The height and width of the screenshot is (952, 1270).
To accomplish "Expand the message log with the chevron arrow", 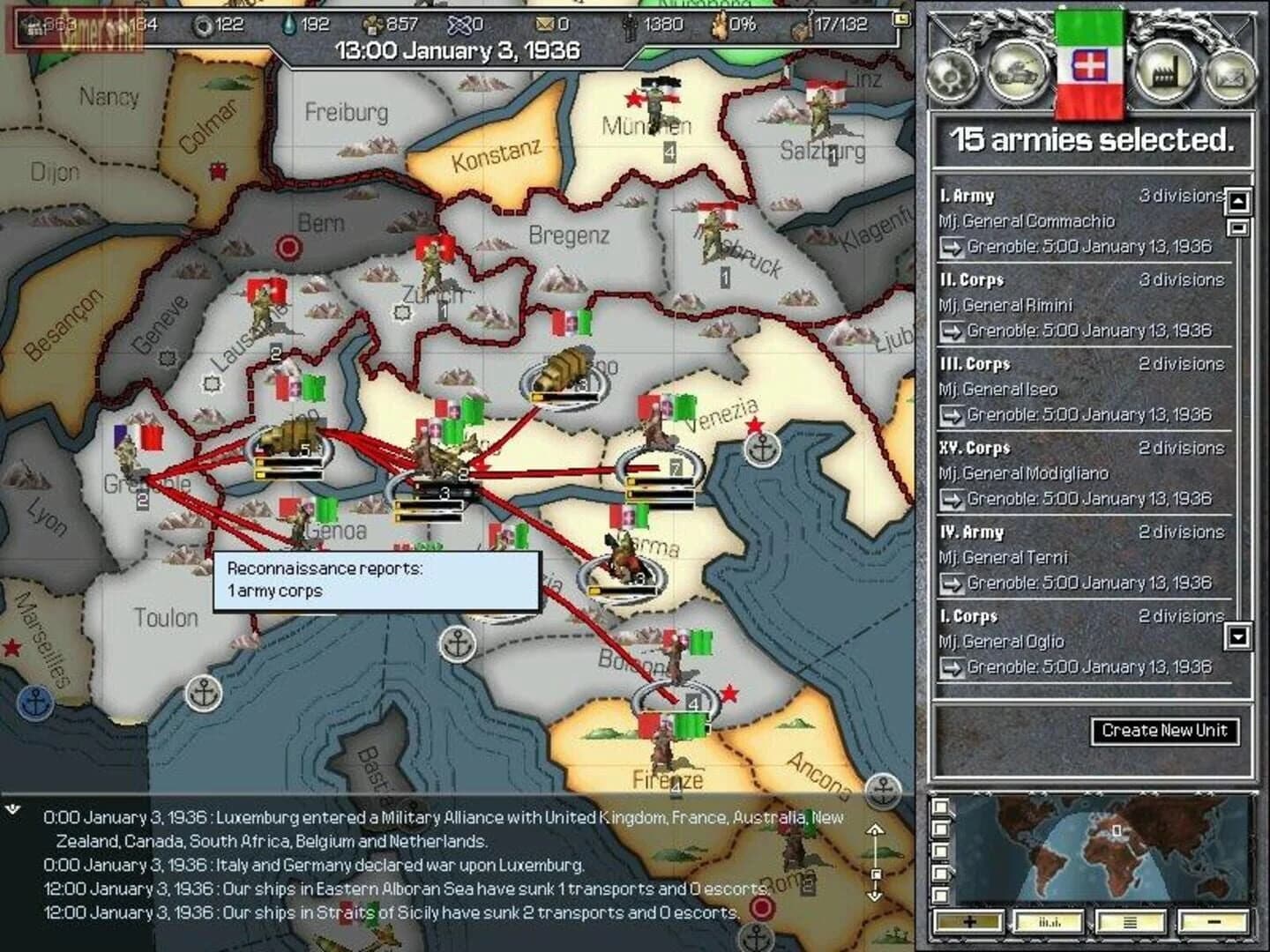I will [x=12, y=807].
